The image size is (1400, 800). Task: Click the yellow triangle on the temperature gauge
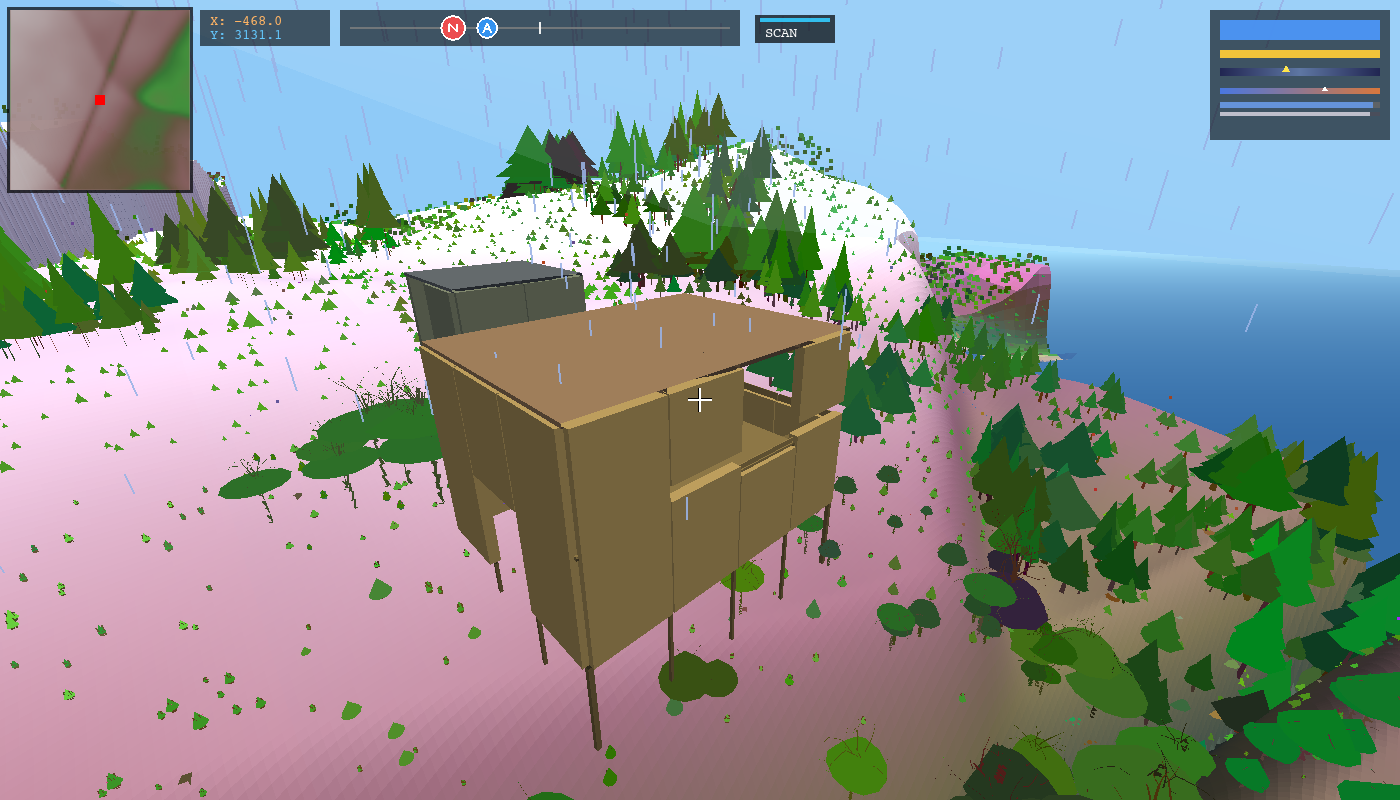coord(1285,70)
